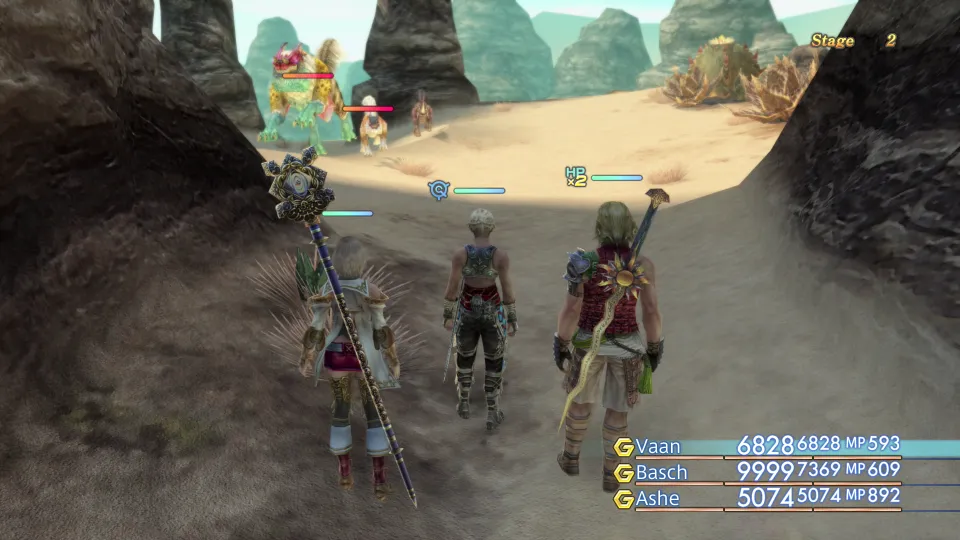Select Vaan in the party list
The height and width of the screenshot is (540, 960).
tap(658, 446)
